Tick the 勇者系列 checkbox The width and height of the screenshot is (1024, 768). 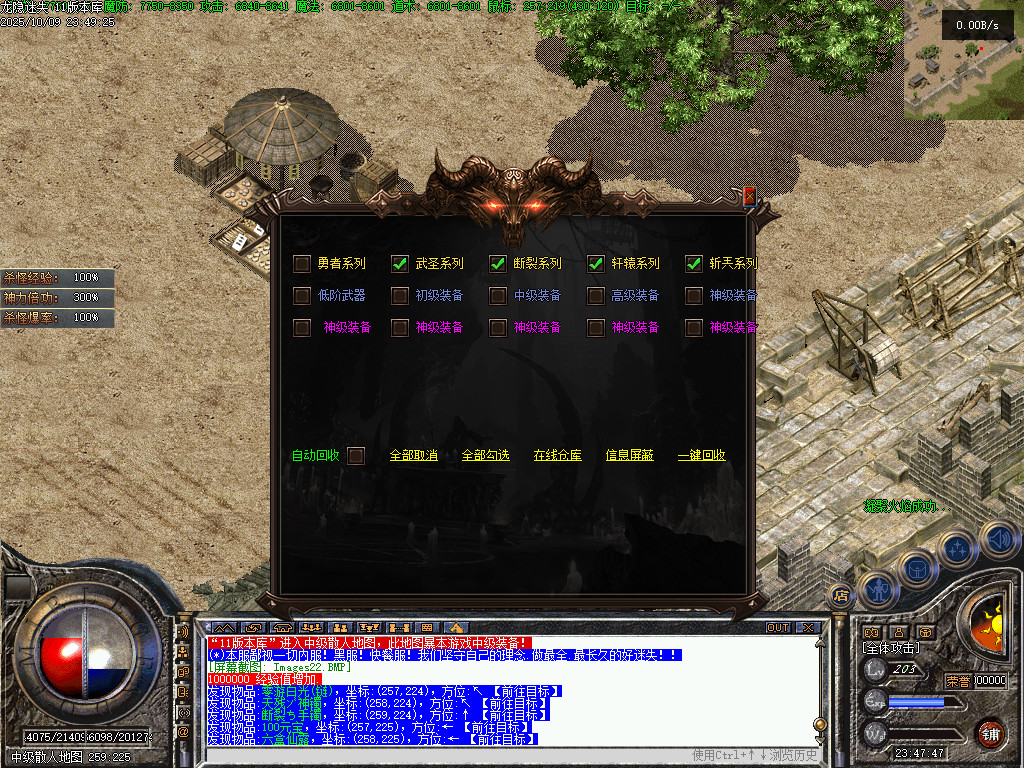[302, 264]
